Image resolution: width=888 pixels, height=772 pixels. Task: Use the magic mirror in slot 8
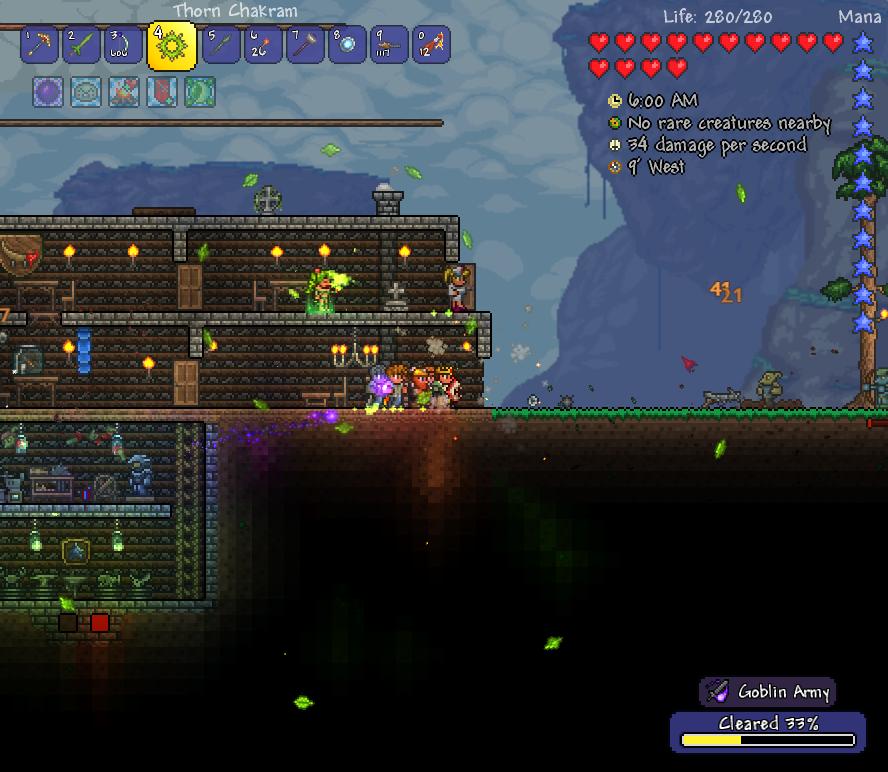tap(347, 45)
